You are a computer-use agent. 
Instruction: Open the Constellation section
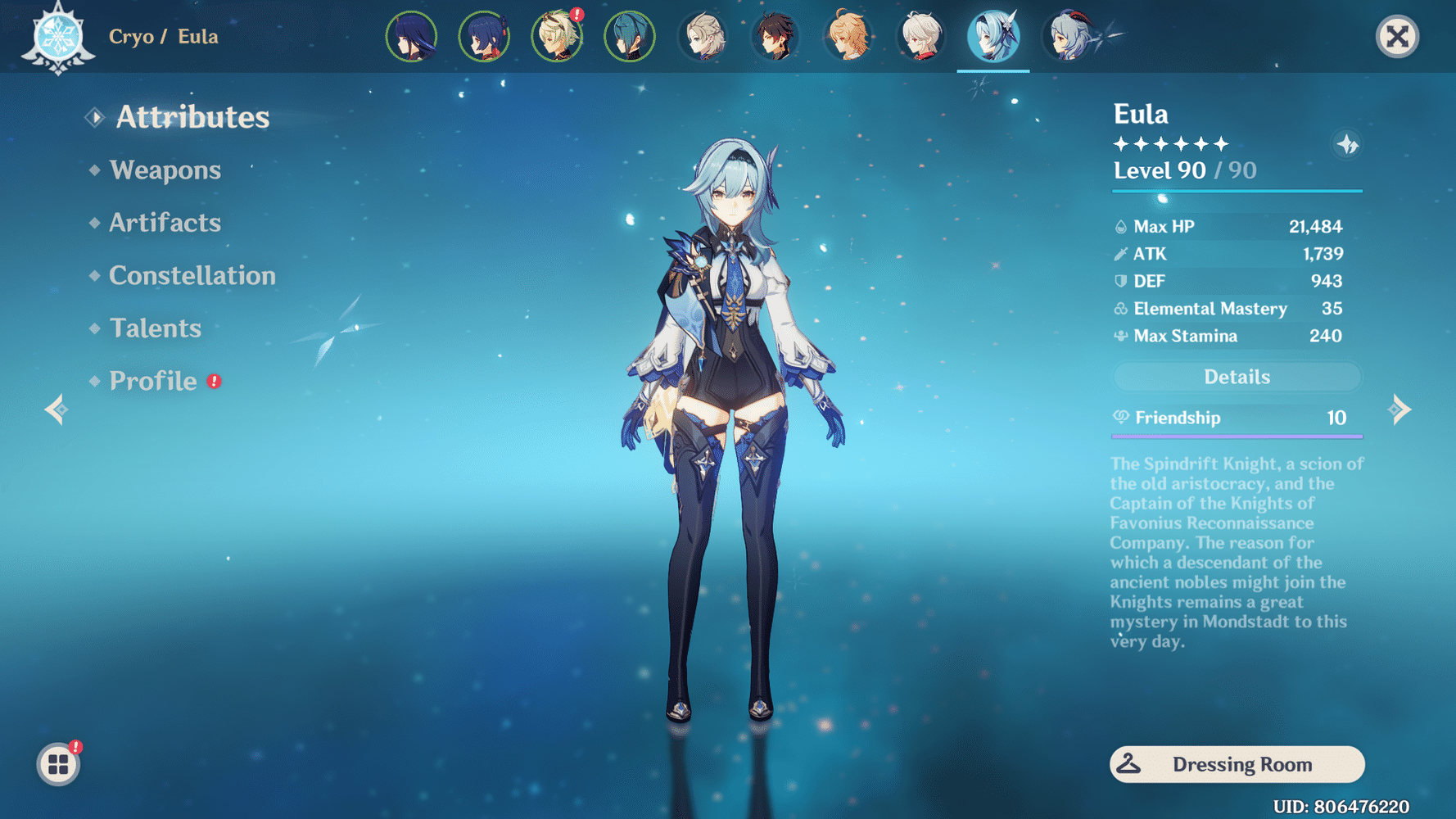coord(192,276)
